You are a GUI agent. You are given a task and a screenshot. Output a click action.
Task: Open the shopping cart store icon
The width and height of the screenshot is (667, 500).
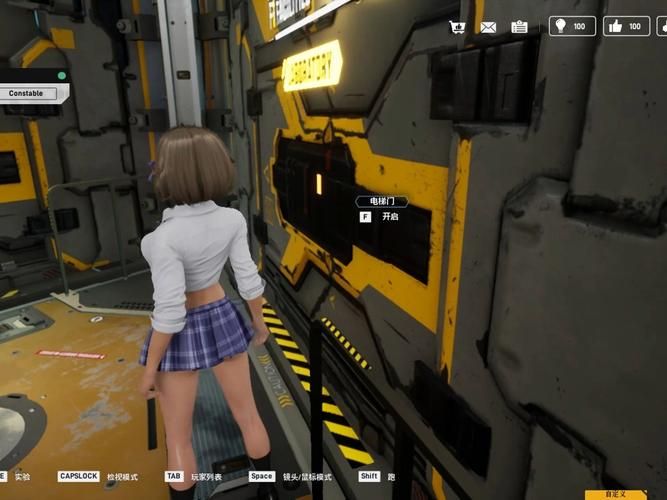point(457,27)
